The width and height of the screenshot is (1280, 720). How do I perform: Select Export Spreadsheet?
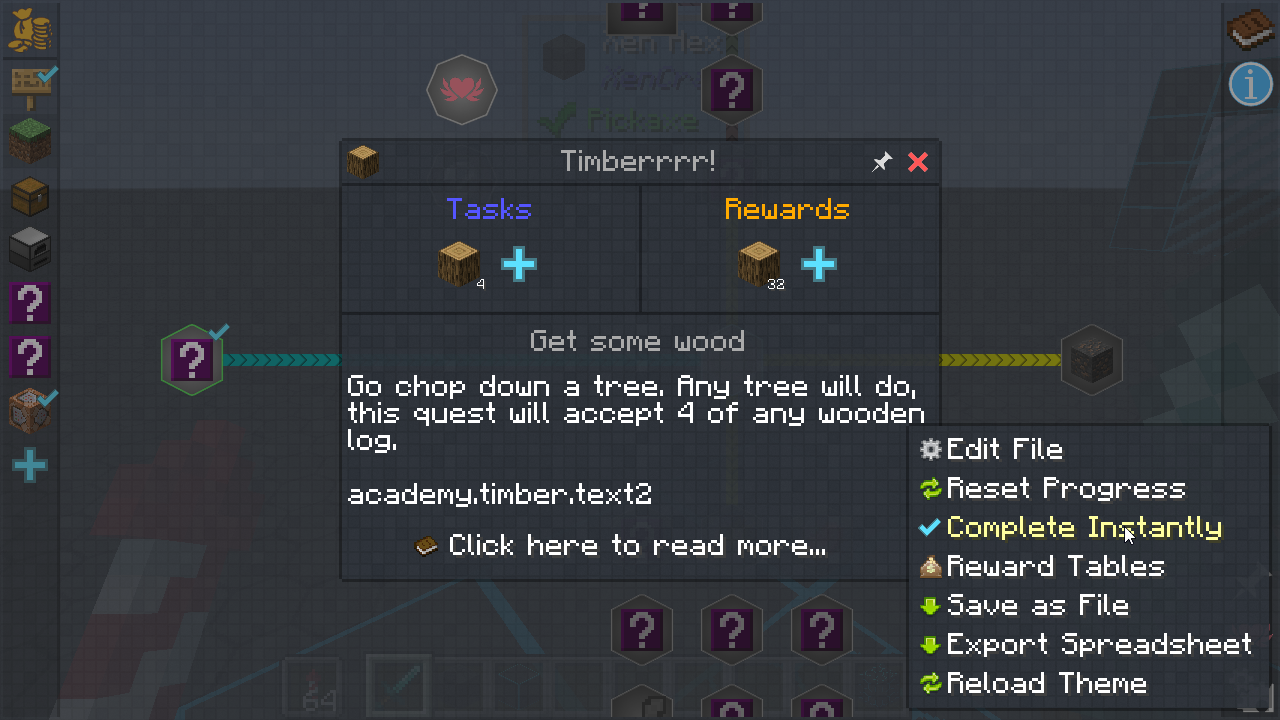point(1098,645)
